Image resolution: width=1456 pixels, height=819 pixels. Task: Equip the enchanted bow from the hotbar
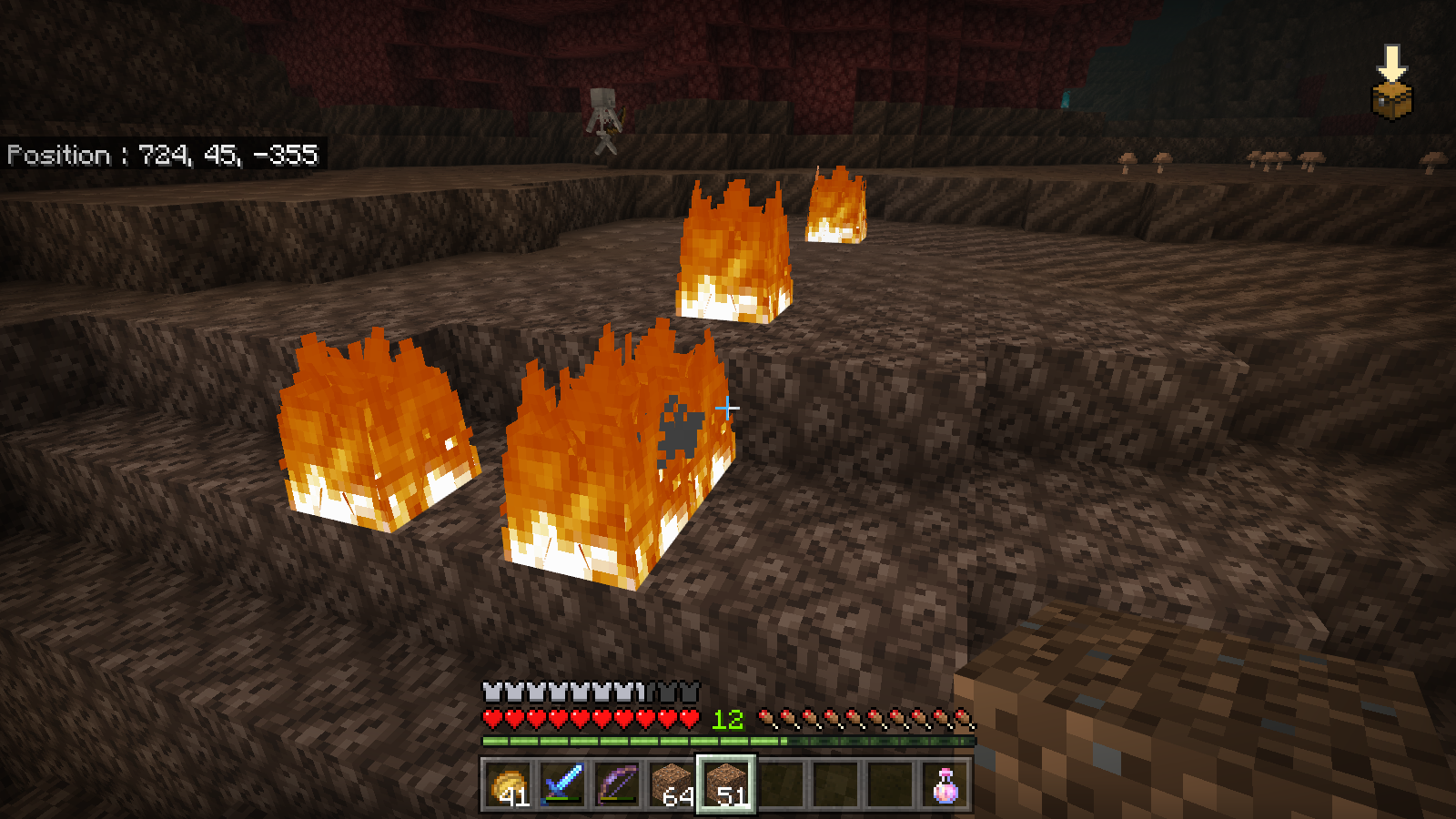[x=617, y=784]
